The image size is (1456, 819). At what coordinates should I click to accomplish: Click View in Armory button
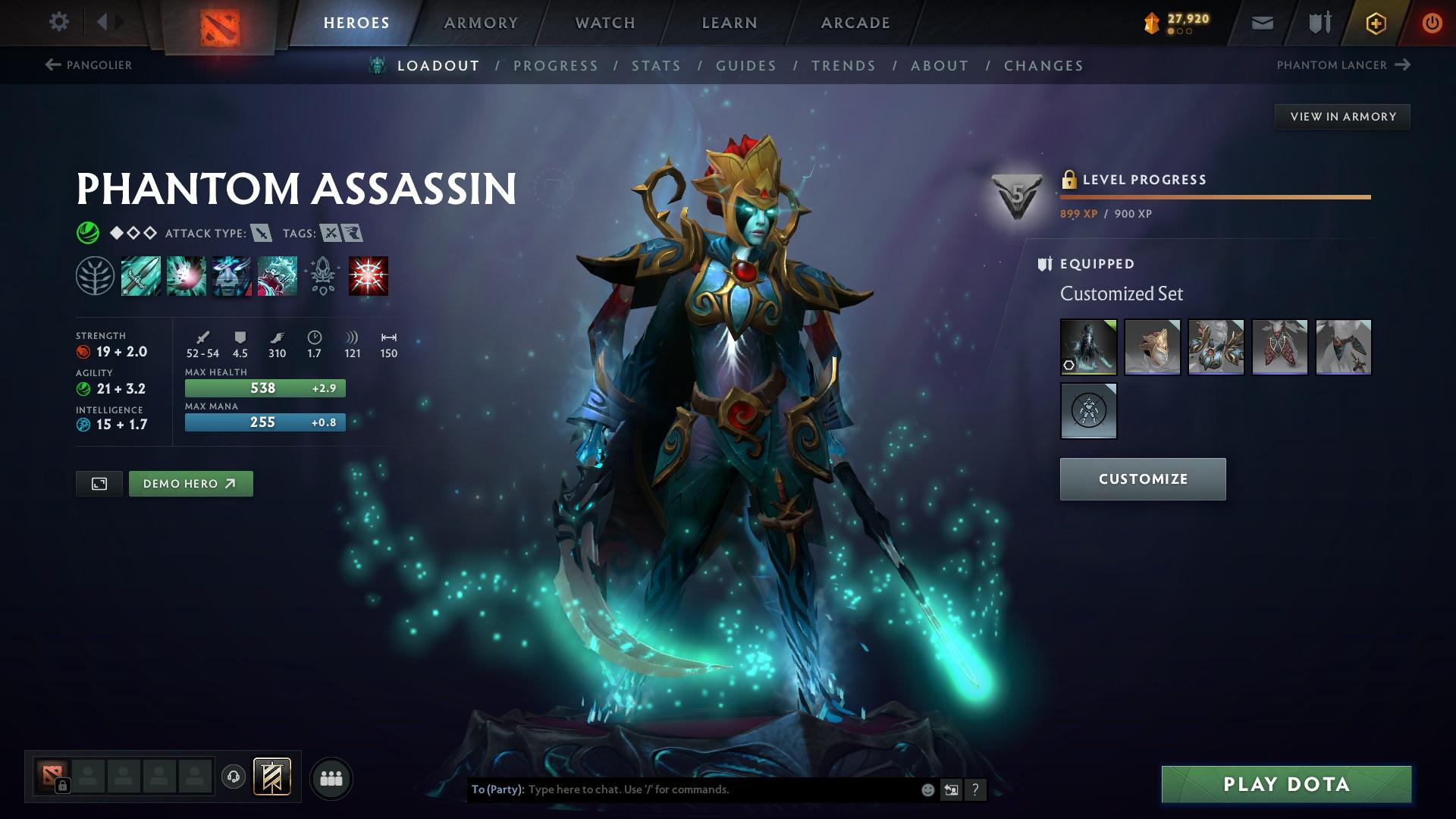(x=1342, y=117)
